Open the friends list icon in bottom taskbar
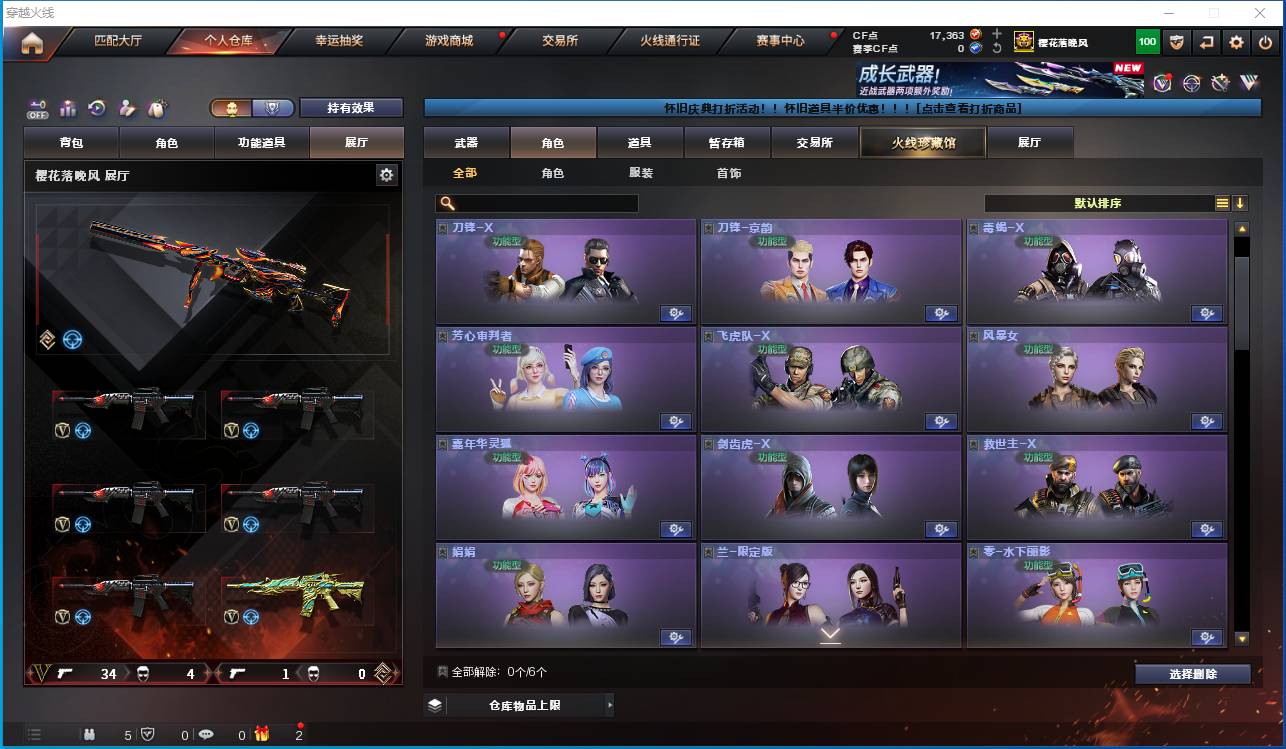The width and height of the screenshot is (1286, 749). tap(90, 735)
